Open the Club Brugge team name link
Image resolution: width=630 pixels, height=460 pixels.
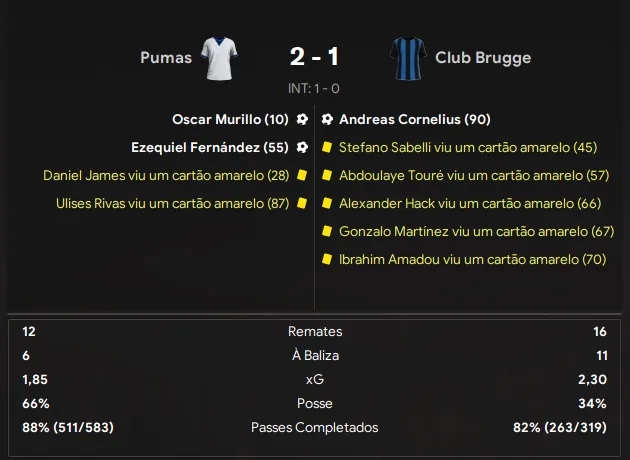coord(483,57)
